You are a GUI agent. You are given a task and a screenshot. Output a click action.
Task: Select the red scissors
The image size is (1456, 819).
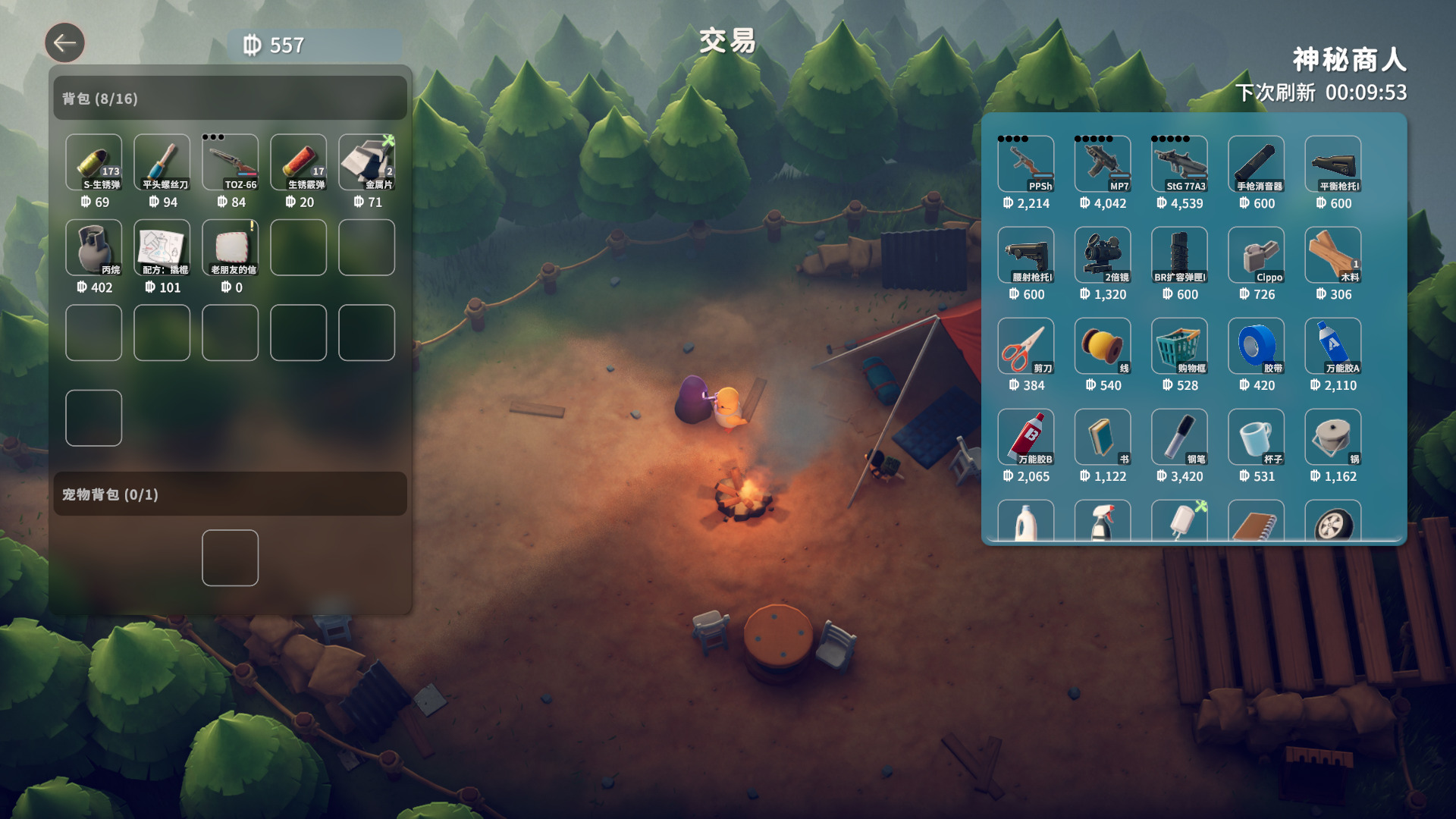click(1025, 346)
